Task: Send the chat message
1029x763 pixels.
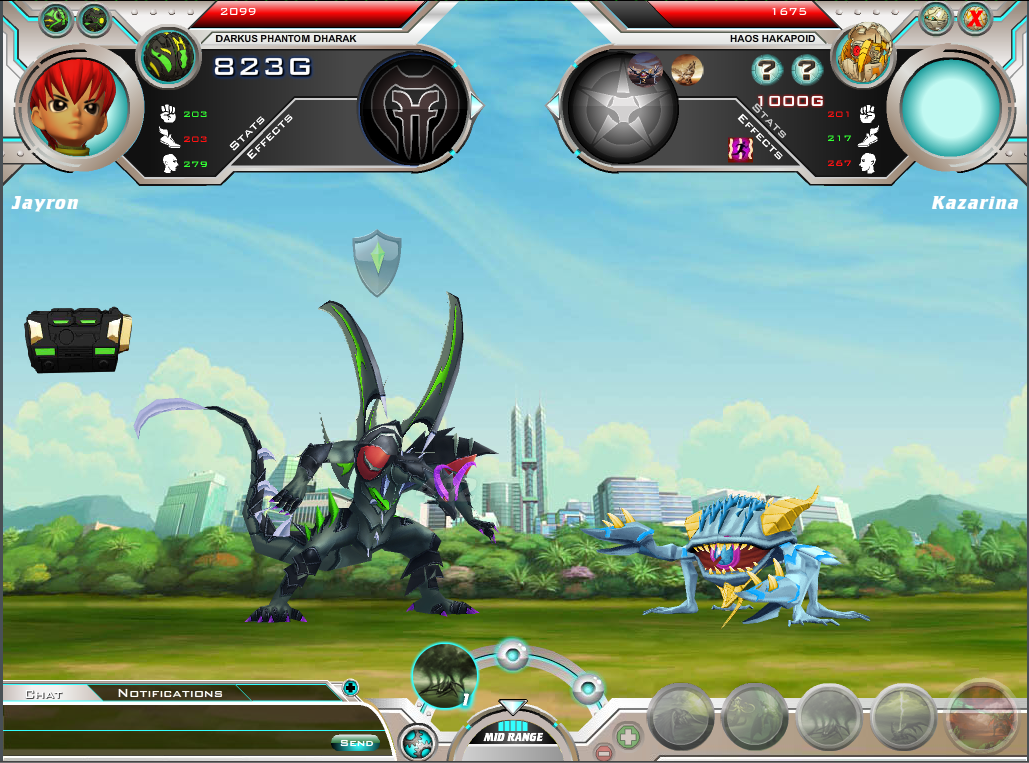Action: pyautogui.click(x=355, y=742)
